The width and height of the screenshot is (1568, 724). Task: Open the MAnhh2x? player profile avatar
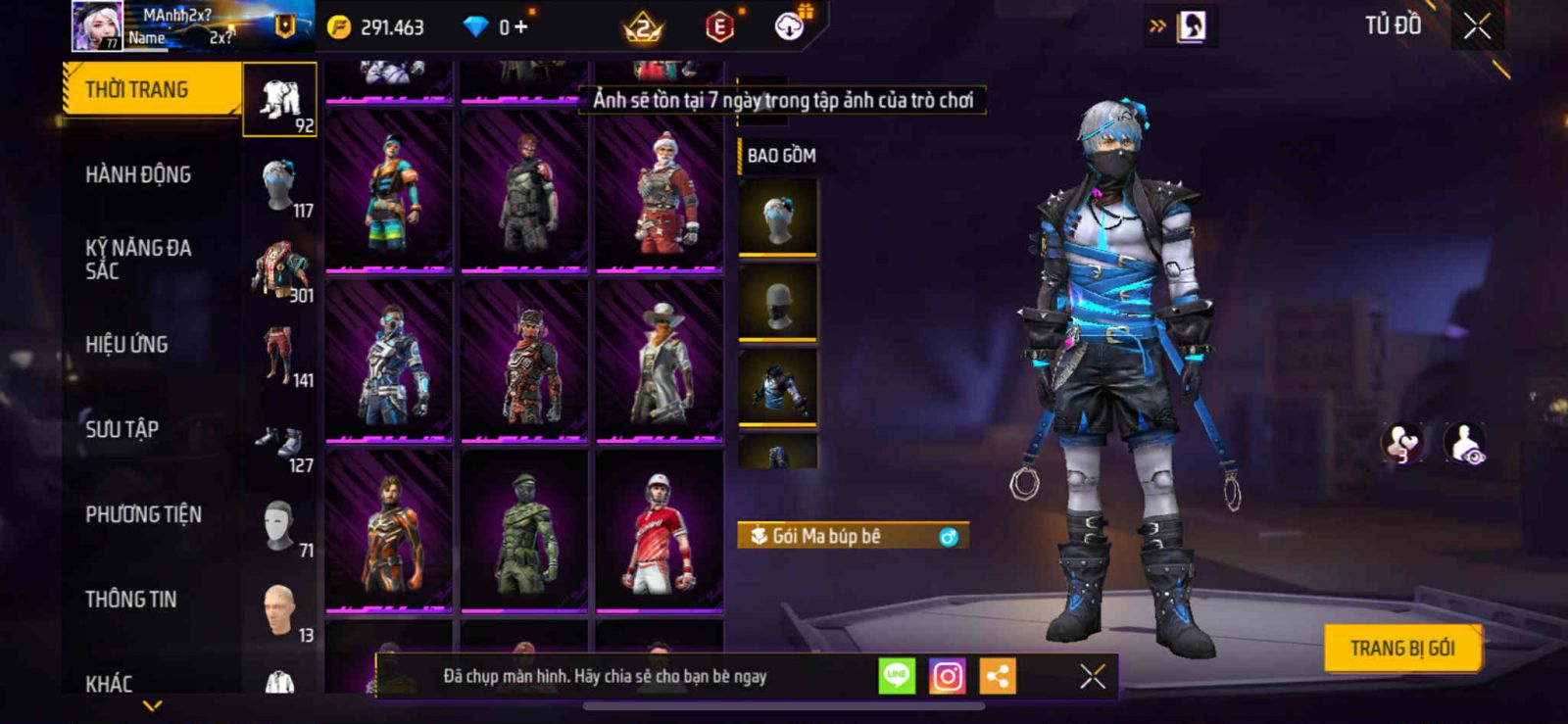[97, 26]
